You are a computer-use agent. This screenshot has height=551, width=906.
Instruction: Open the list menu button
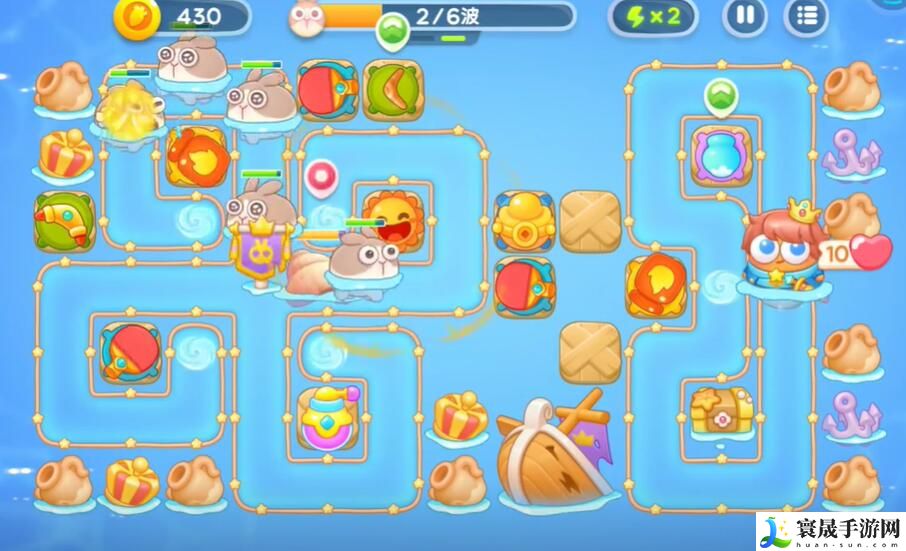pyautogui.click(x=806, y=16)
